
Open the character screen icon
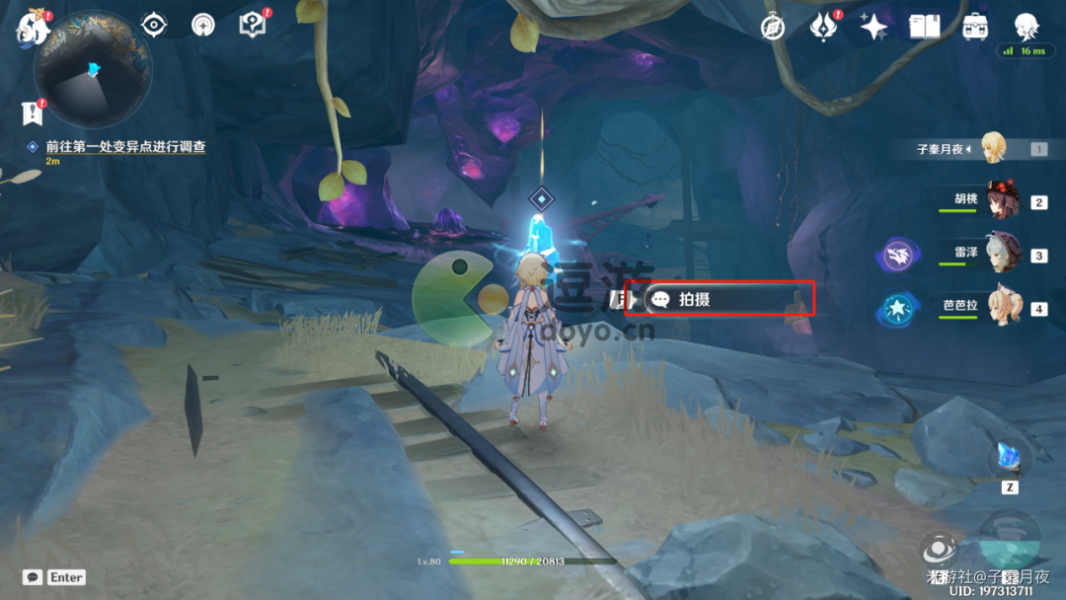coord(1026,26)
